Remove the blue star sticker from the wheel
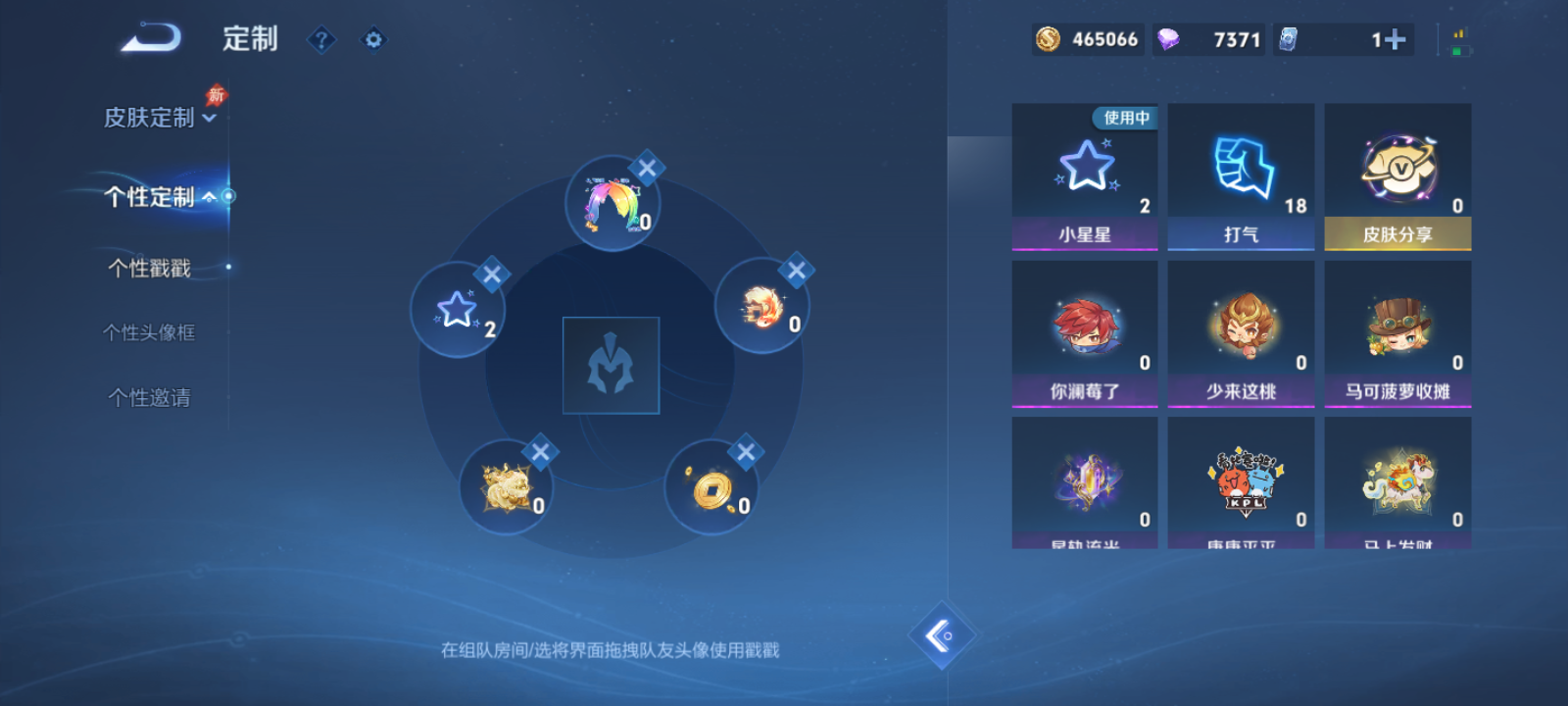 click(494, 276)
